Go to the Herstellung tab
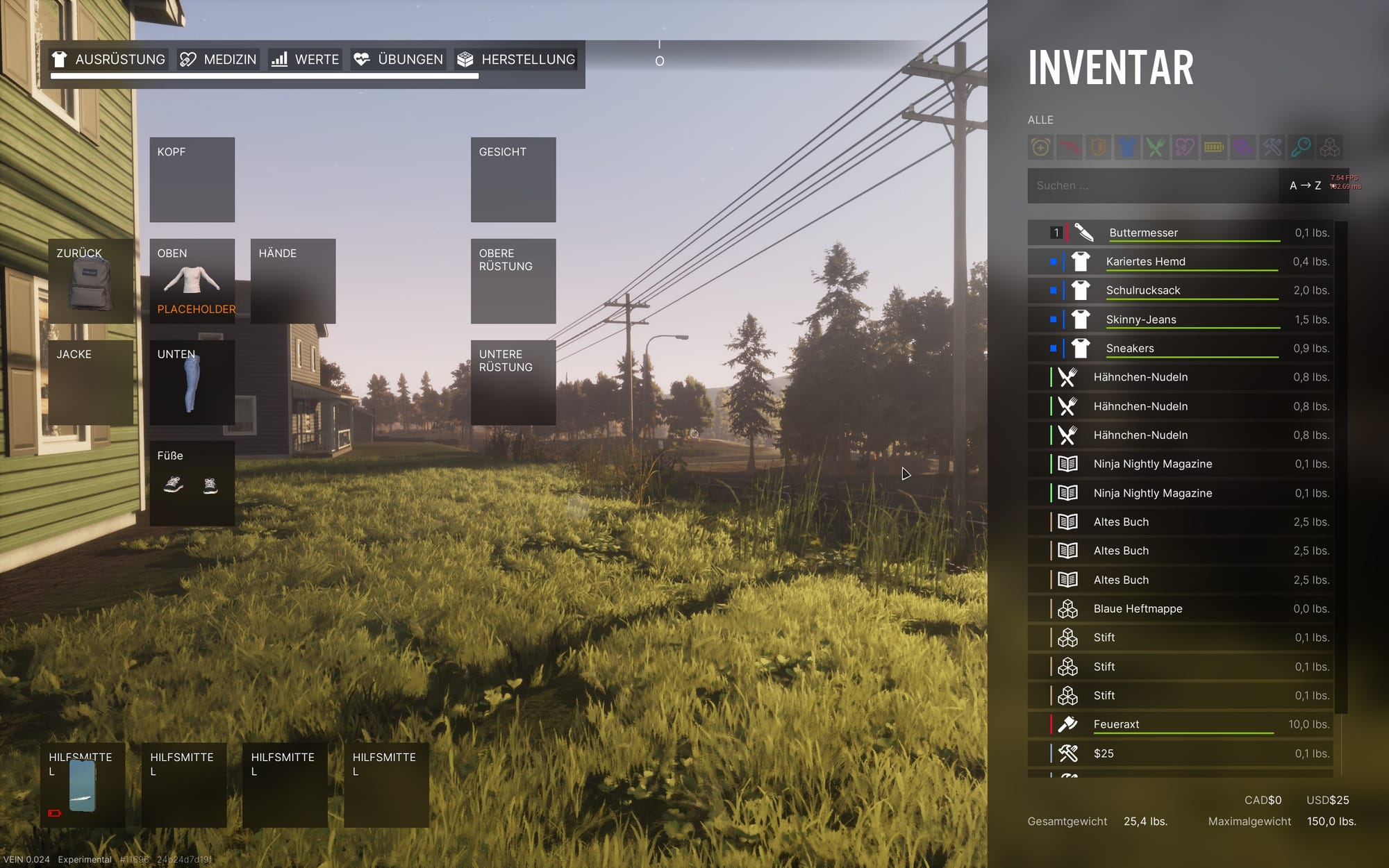Screen dimensions: 1389x868 pos(515,60)
